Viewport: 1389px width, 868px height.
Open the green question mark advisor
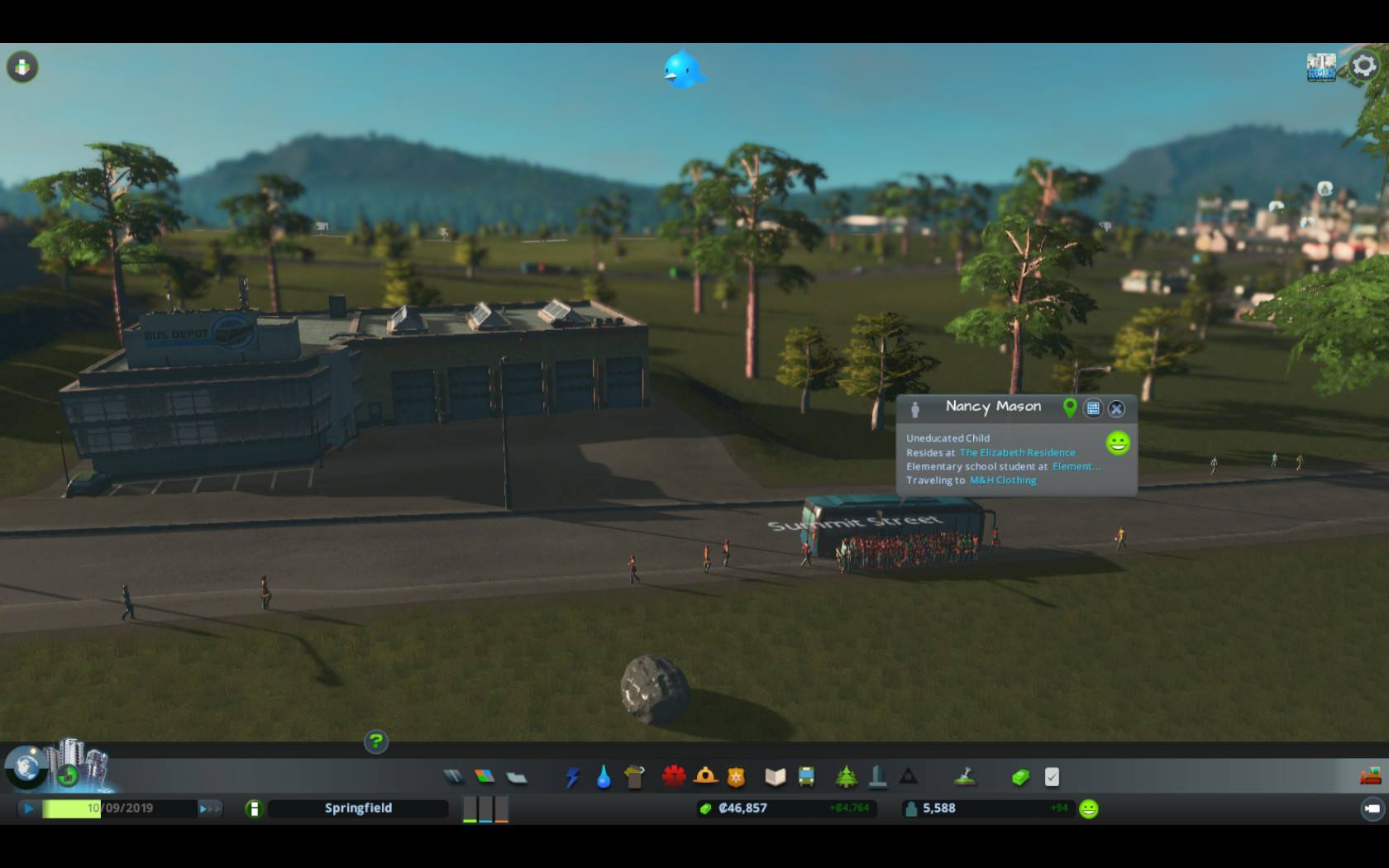click(x=376, y=742)
